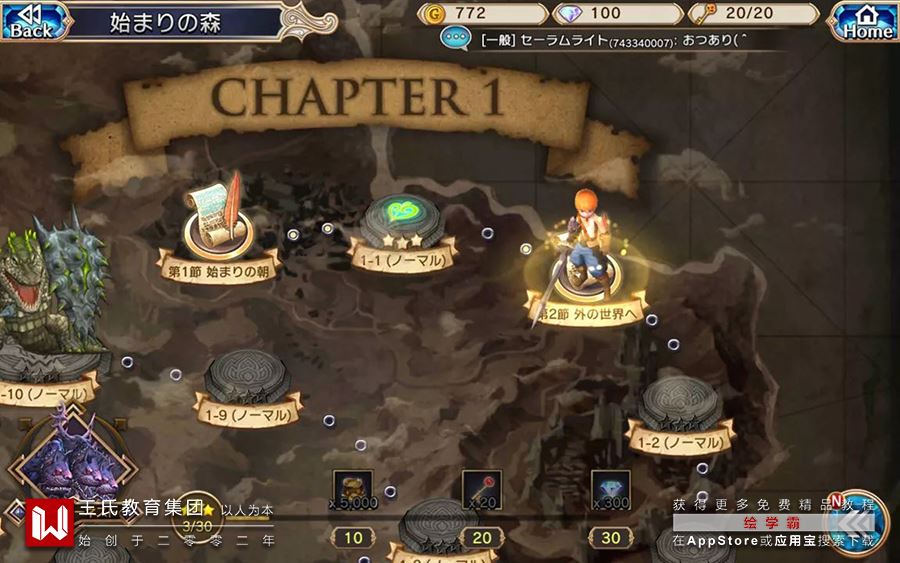
Task: Return to the Home screen
Action: tap(866, 21)
